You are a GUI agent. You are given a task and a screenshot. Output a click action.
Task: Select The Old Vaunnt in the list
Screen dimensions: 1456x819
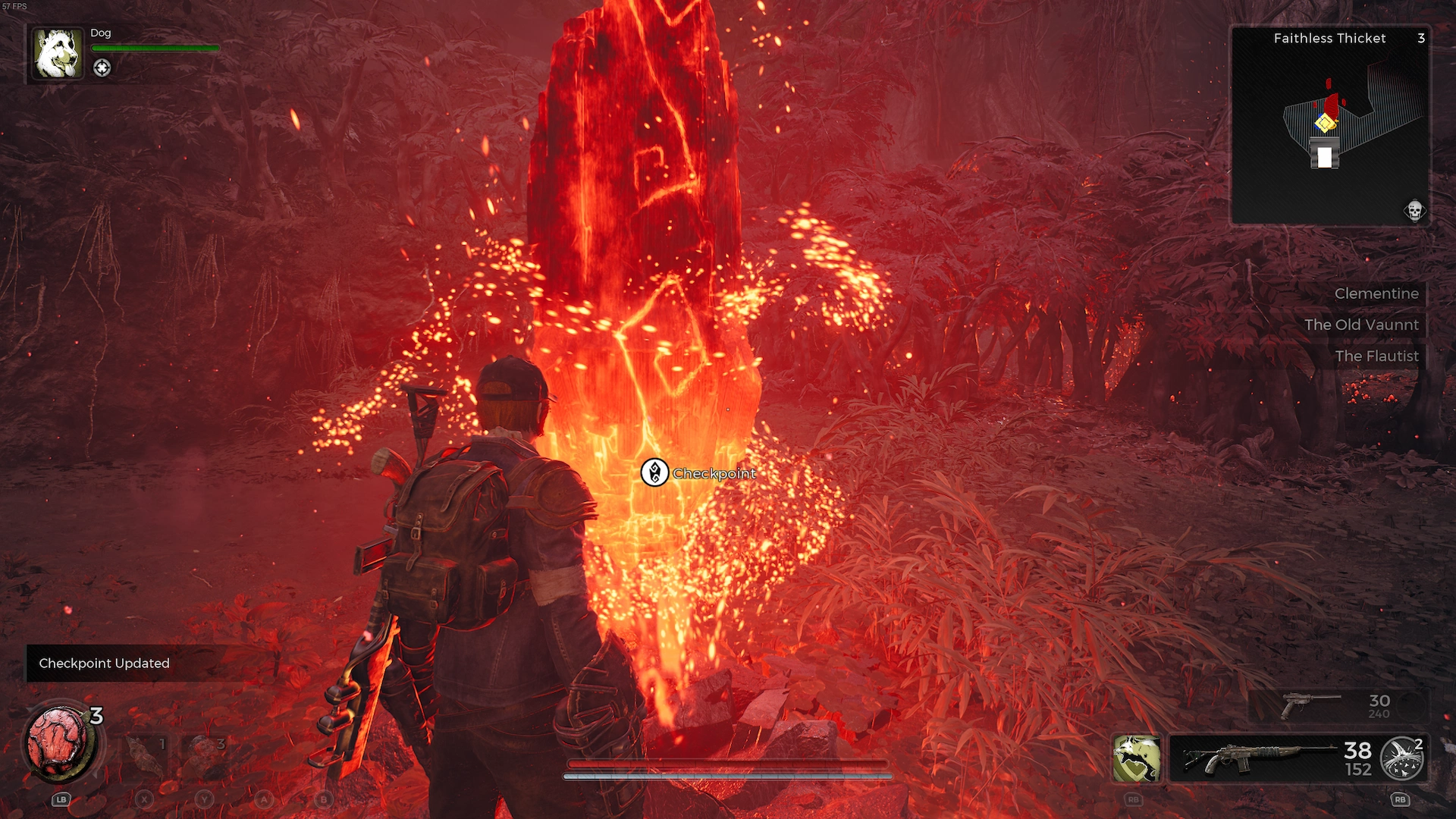coord(1360,325)
